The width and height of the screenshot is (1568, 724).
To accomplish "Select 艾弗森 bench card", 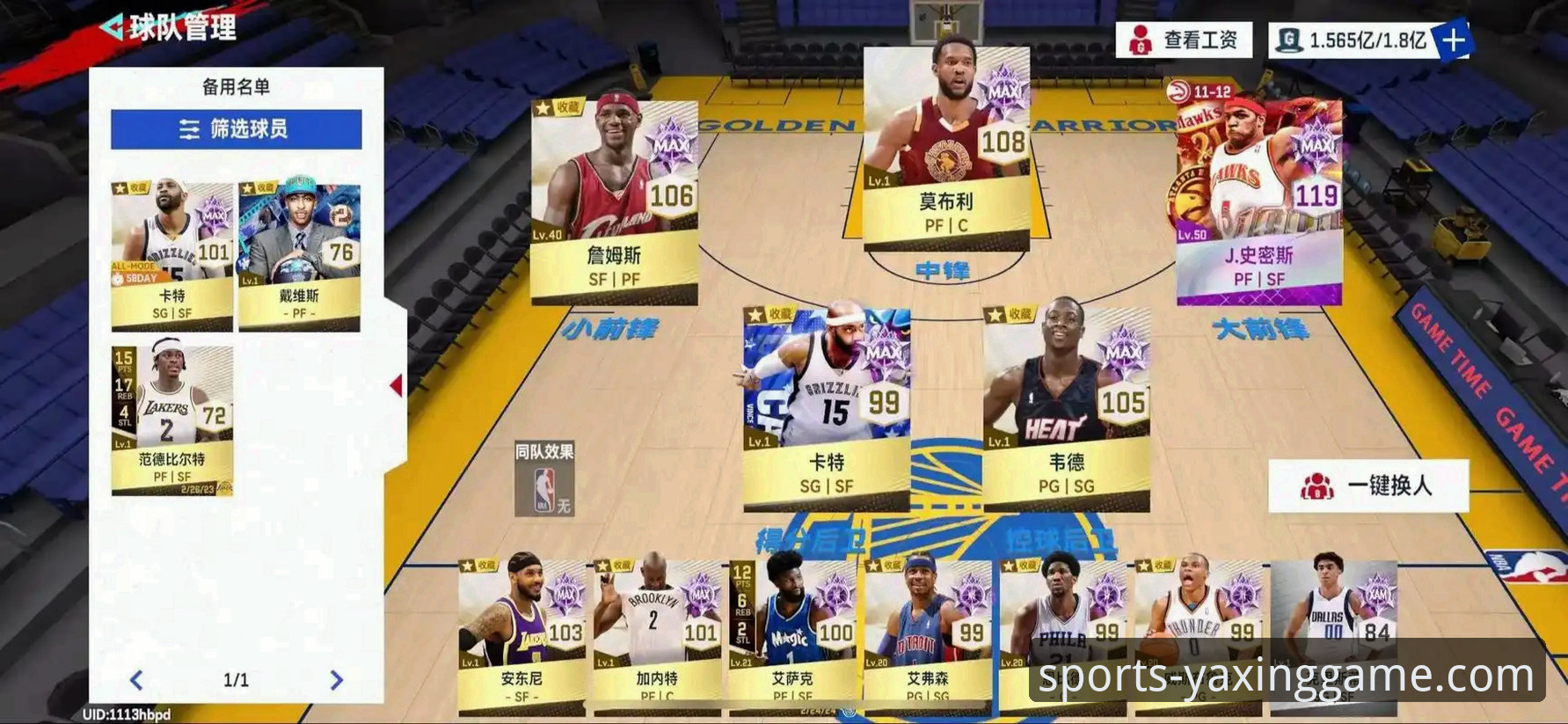I will (x=928, y=633).
